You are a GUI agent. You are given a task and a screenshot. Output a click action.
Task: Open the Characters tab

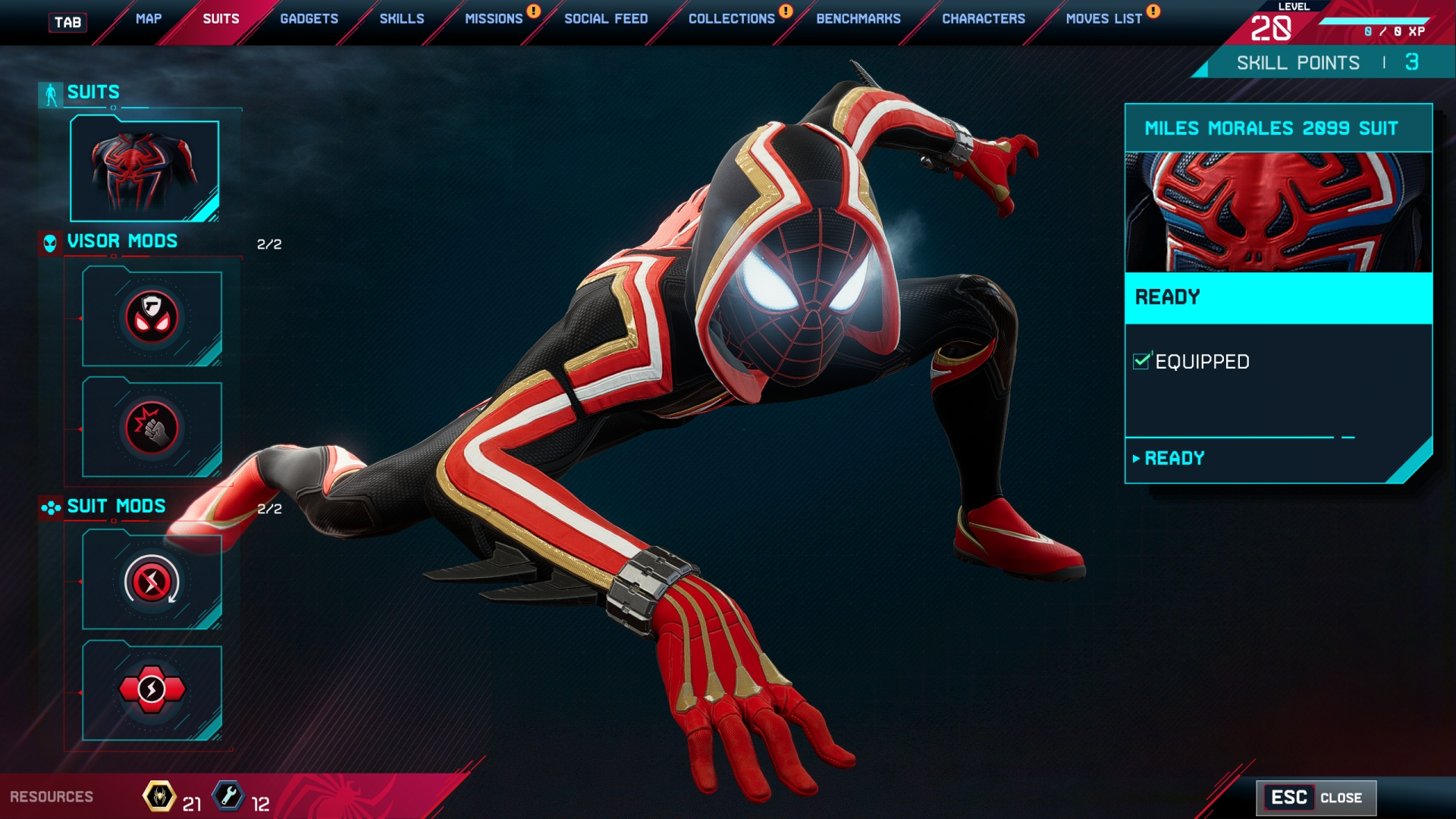click(x=984, y=19)
